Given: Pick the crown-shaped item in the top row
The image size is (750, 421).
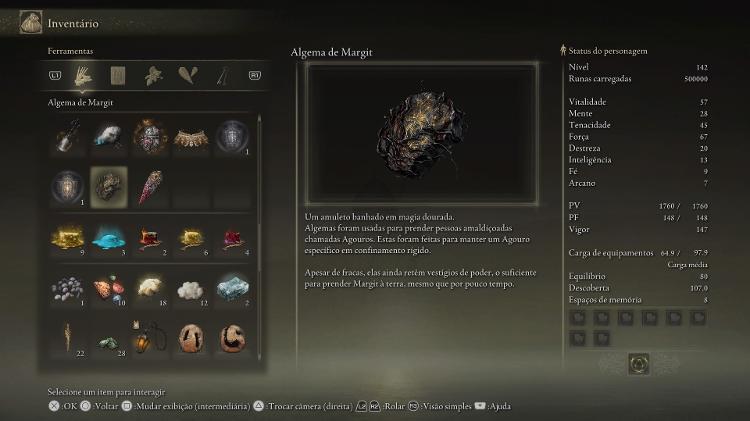Looking at the screenshot, I should 190,136.
